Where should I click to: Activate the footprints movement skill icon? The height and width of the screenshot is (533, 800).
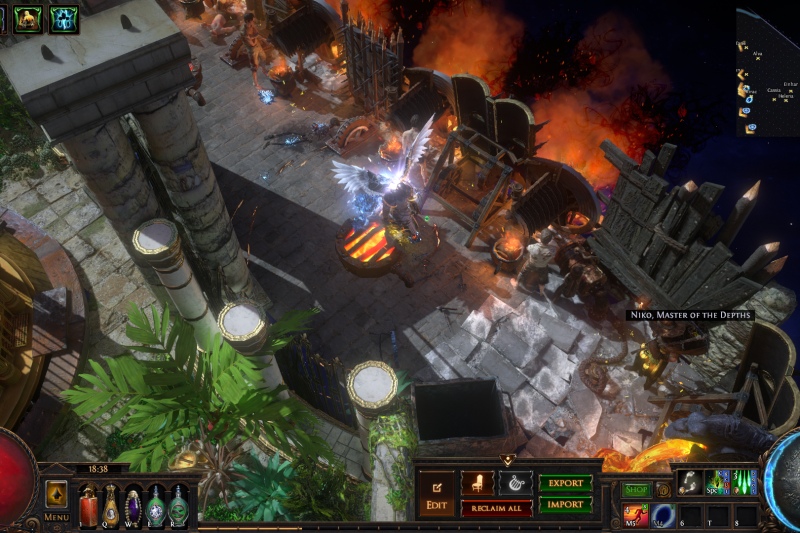tap(690, 483)
